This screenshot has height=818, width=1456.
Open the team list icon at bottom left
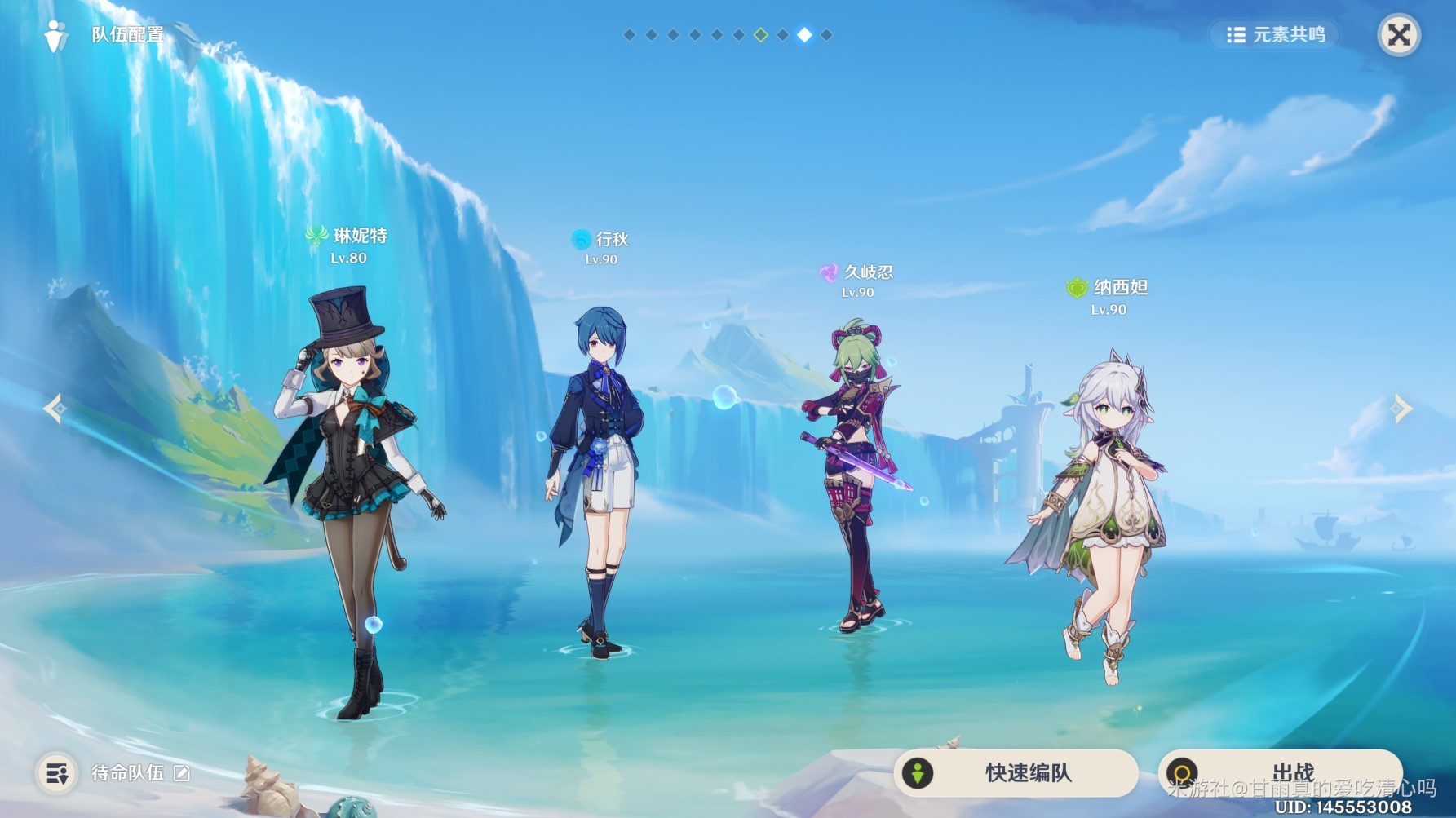click(57, 773)
